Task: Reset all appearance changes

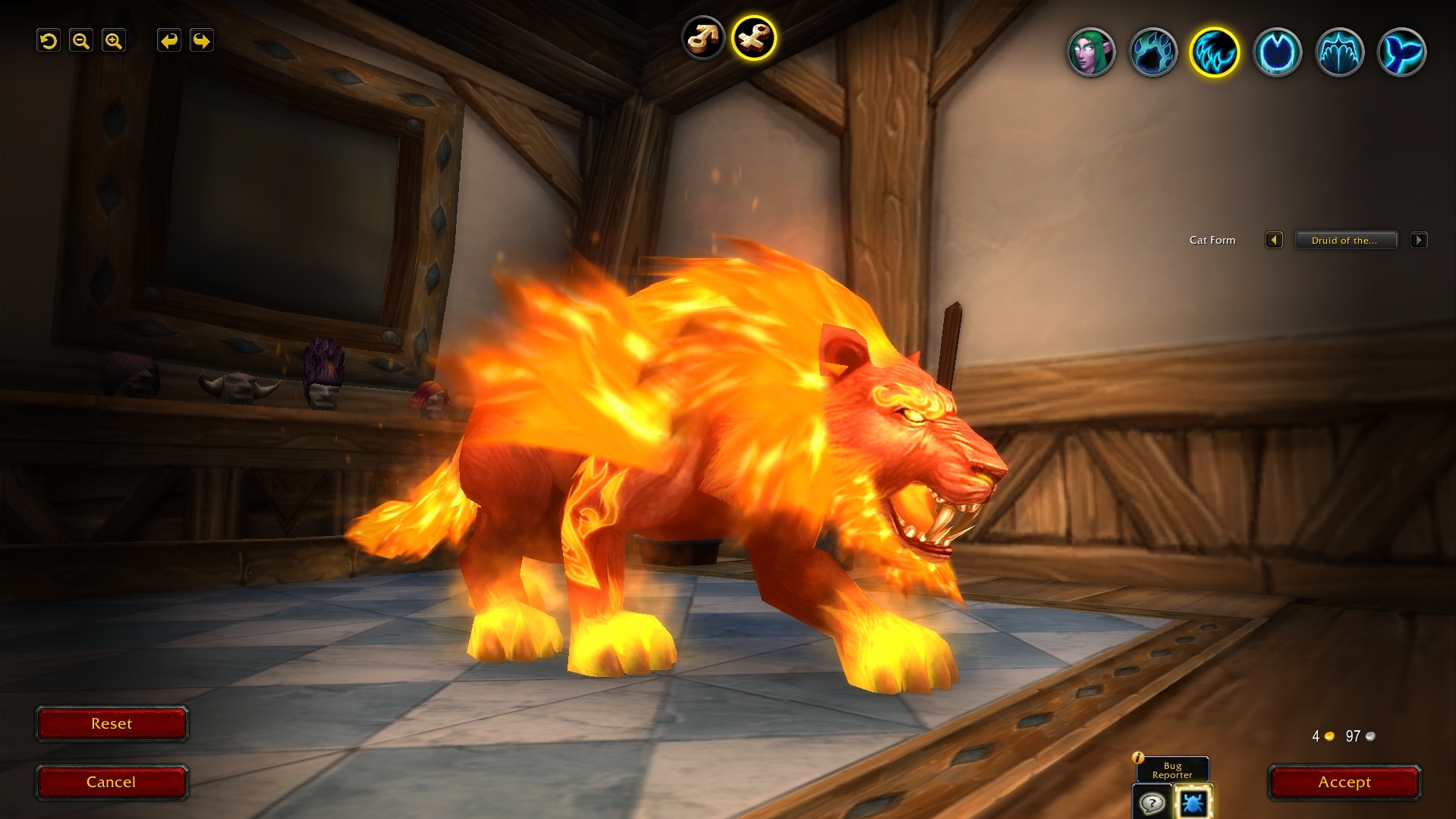Action: coord(112,723)
